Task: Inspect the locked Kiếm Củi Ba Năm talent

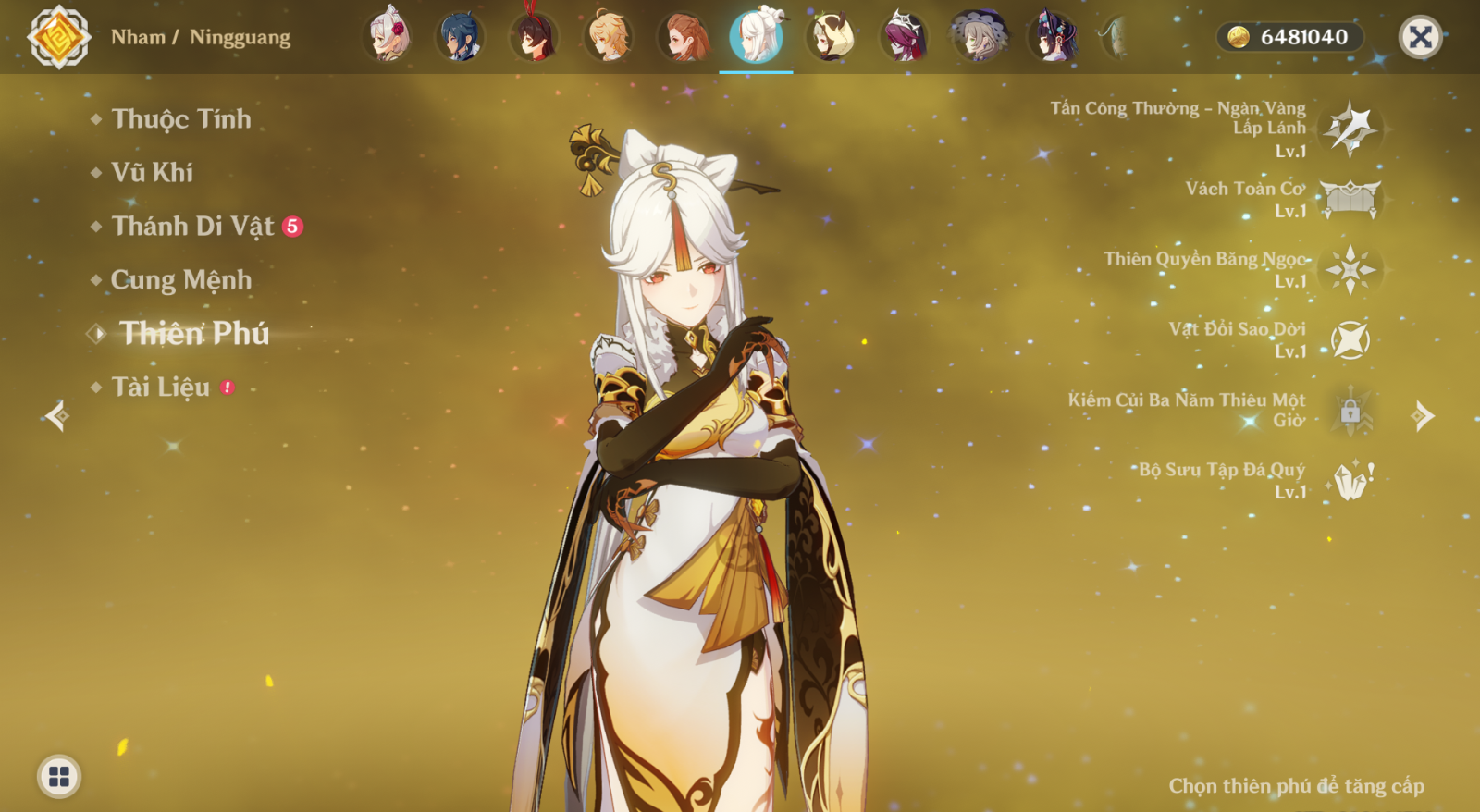Action: [1350, 410]
